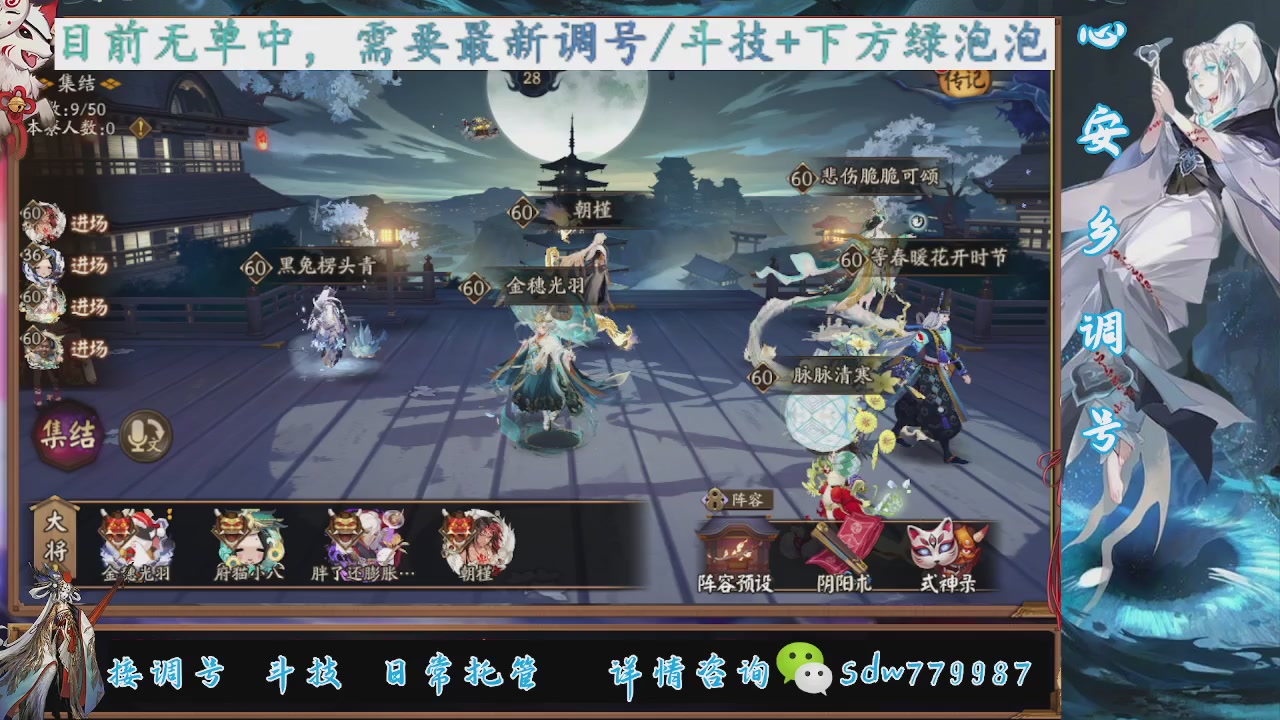Image resolution: width=1280 pixels, height=720 pixels.
Task: Open the 式神录 fox mask icon
Action: coord(930,548)
